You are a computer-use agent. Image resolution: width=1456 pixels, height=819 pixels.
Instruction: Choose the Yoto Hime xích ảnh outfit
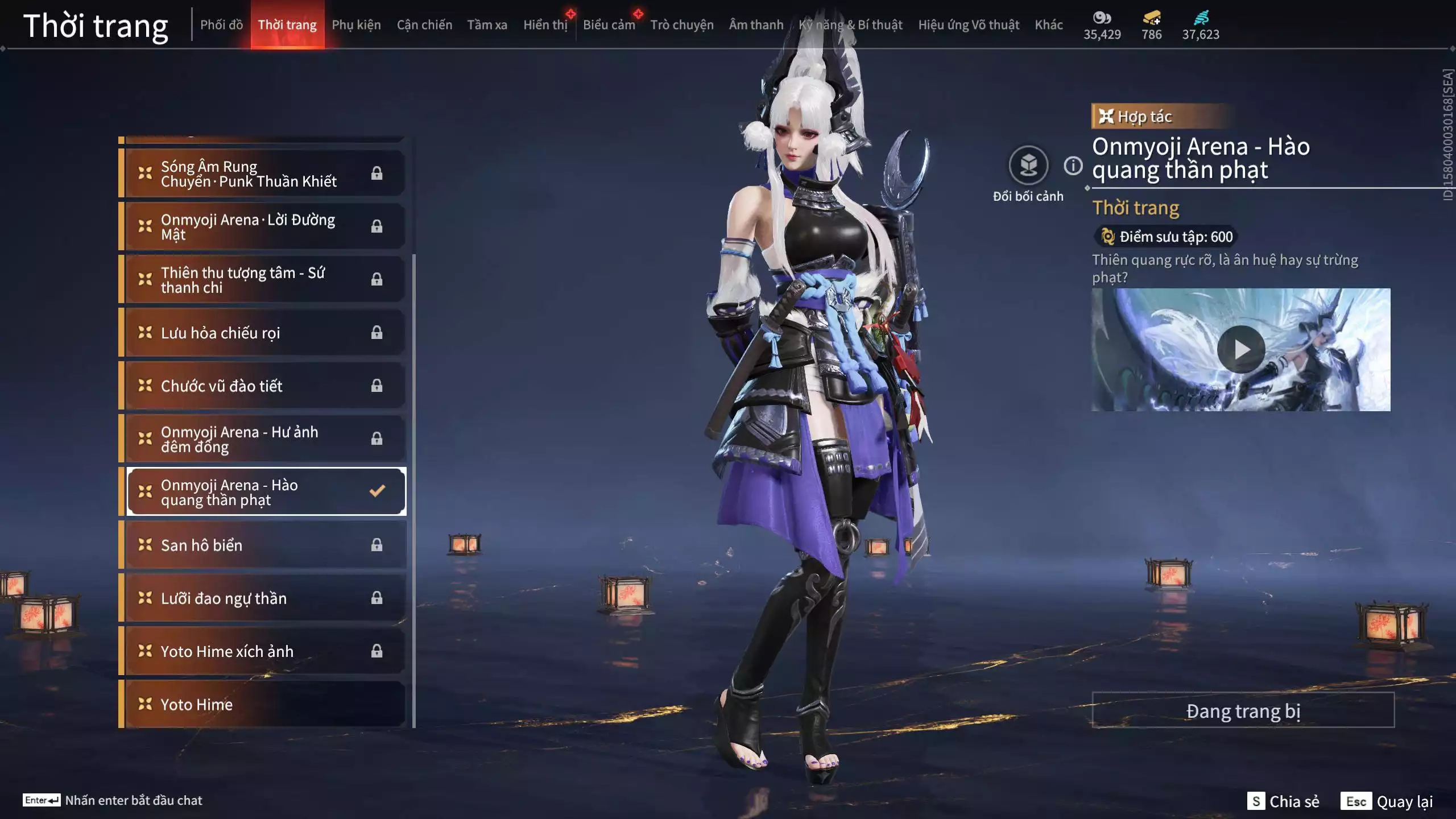tap(264, 651)
